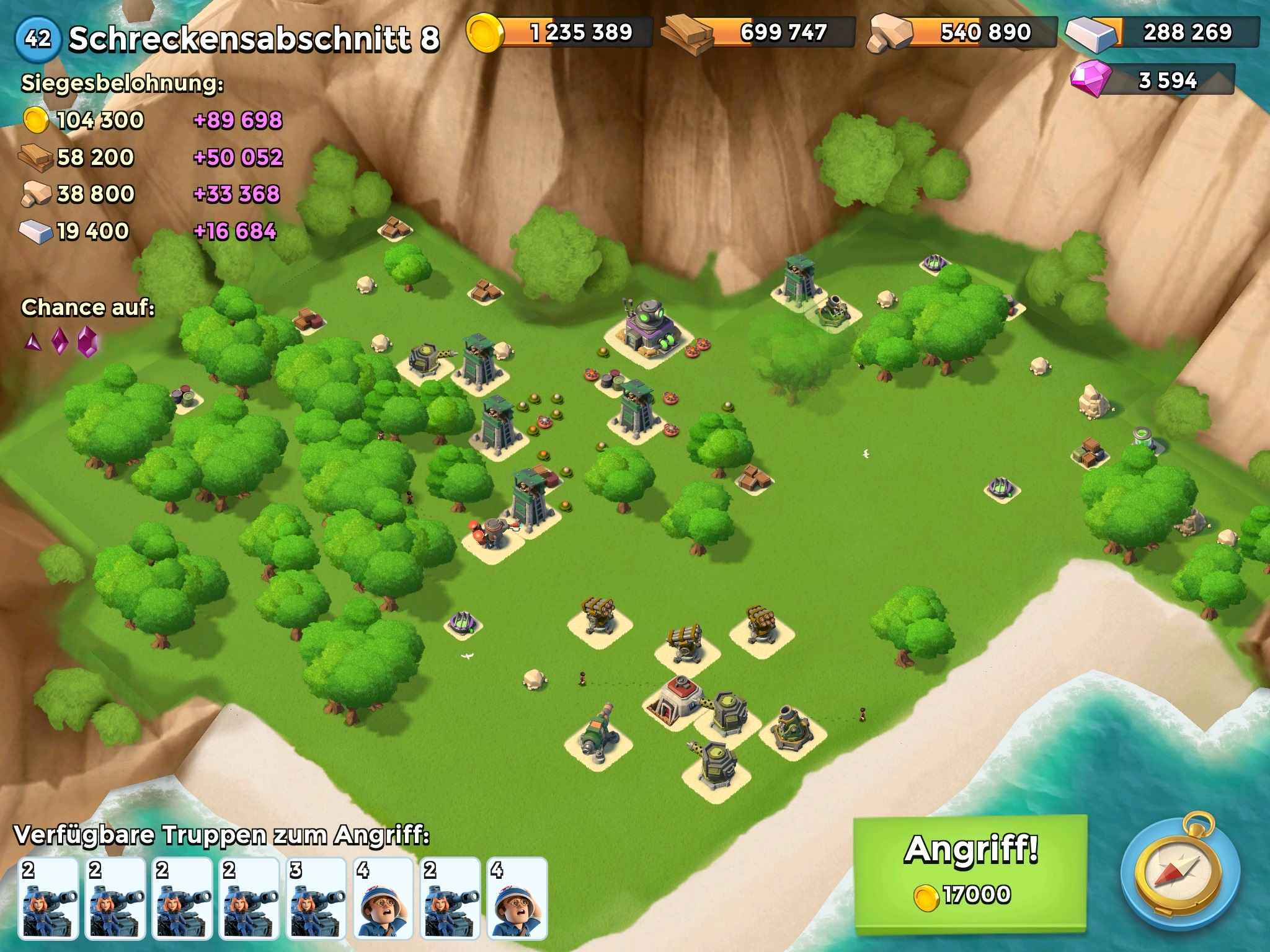Open the diamond shop from the gem counter
The image size is (1270, 952).
(x=1152, y=80)
